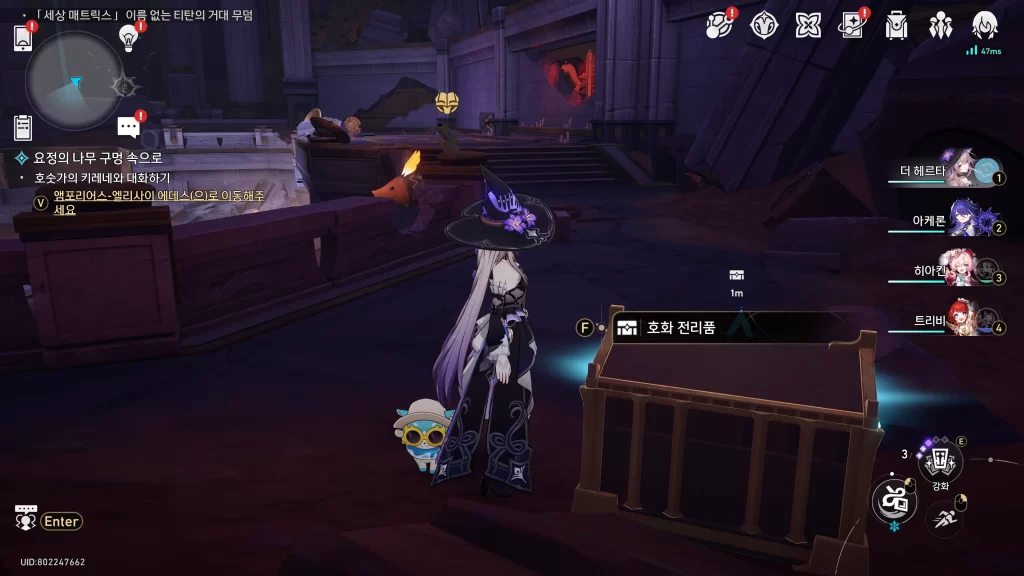
Task: Switch to 히아킨 in the party
Action: click(x=962, y=270)
